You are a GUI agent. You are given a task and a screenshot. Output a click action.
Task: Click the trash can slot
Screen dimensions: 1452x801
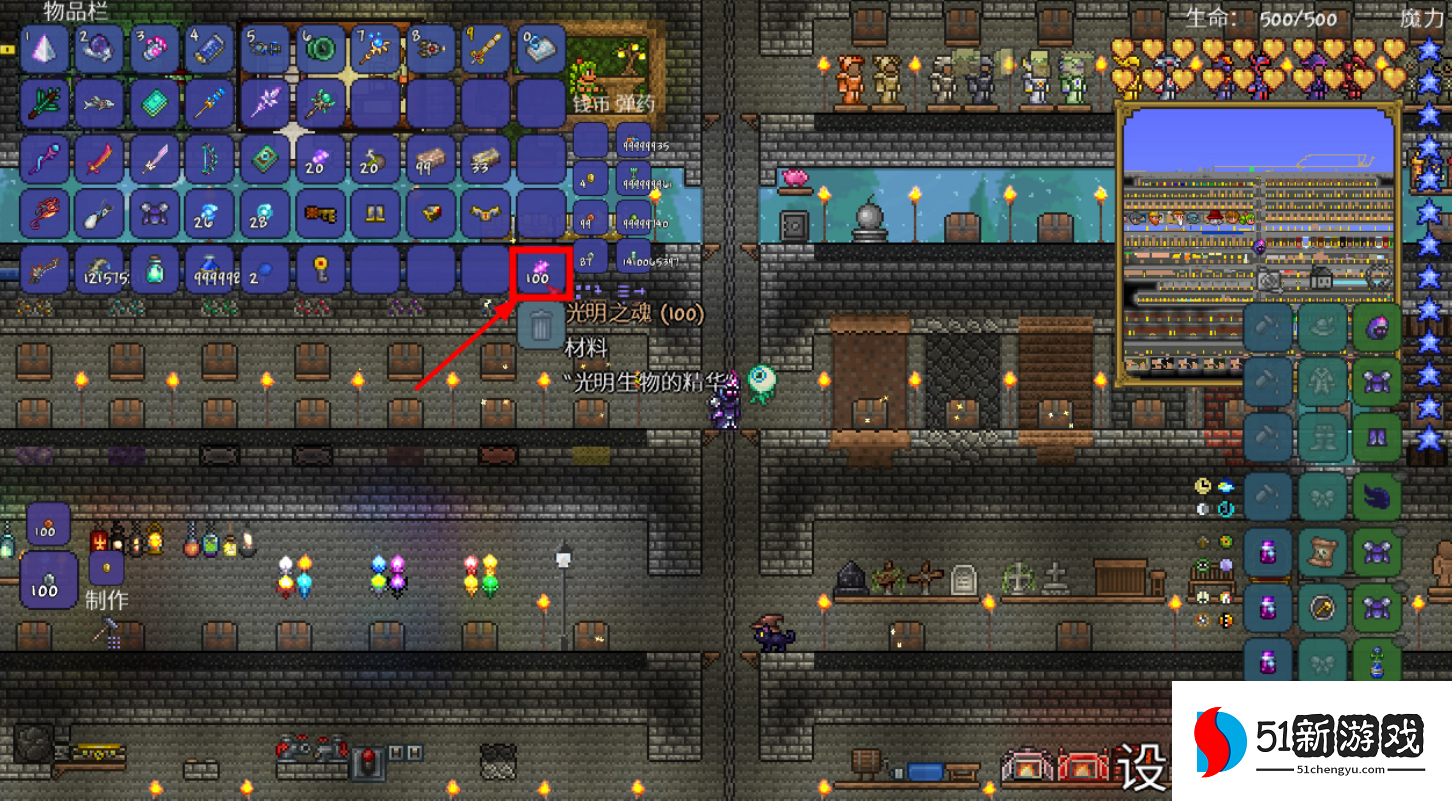541,325
